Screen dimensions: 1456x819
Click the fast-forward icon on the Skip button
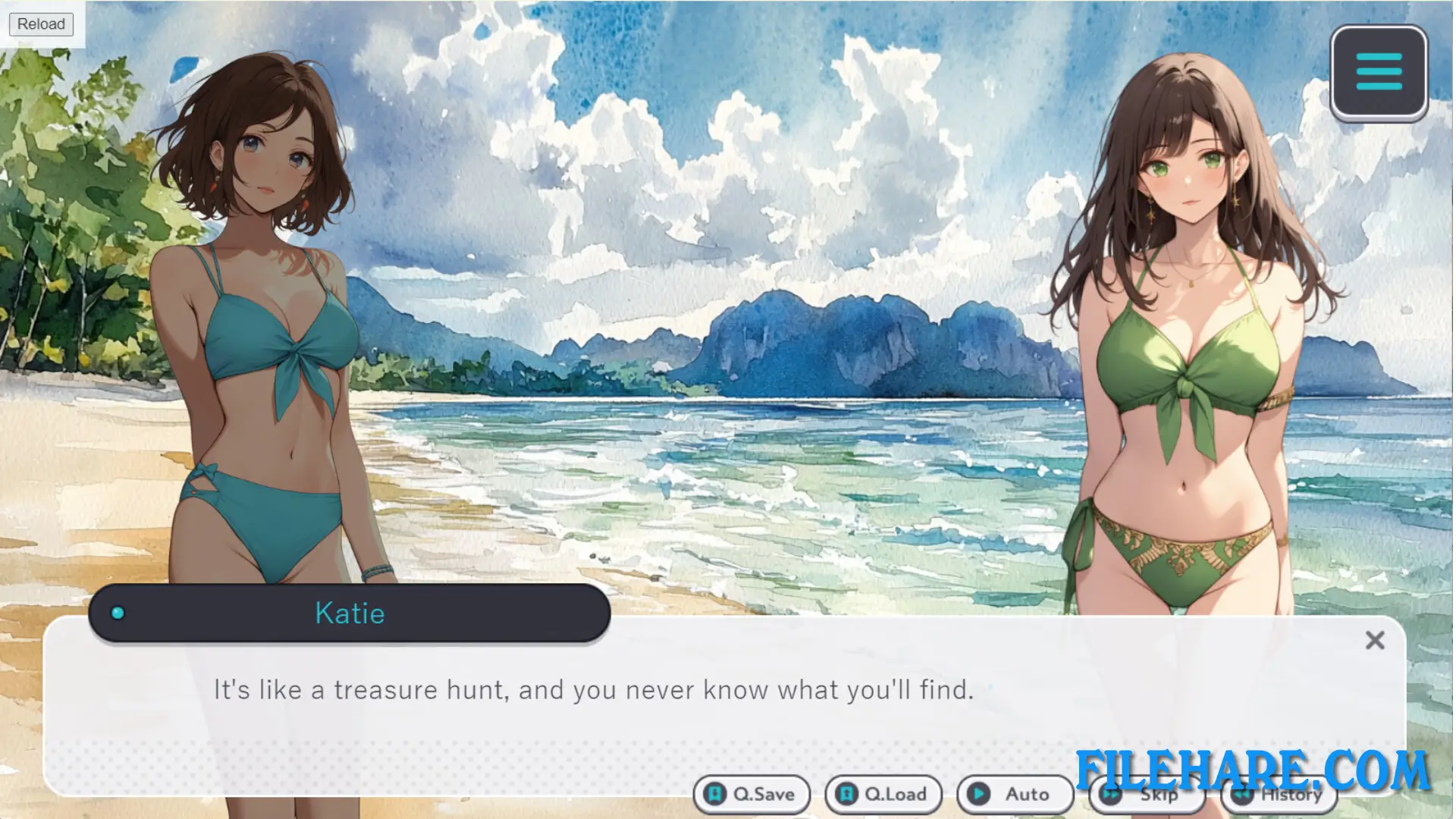click(x=1110, y=795)
